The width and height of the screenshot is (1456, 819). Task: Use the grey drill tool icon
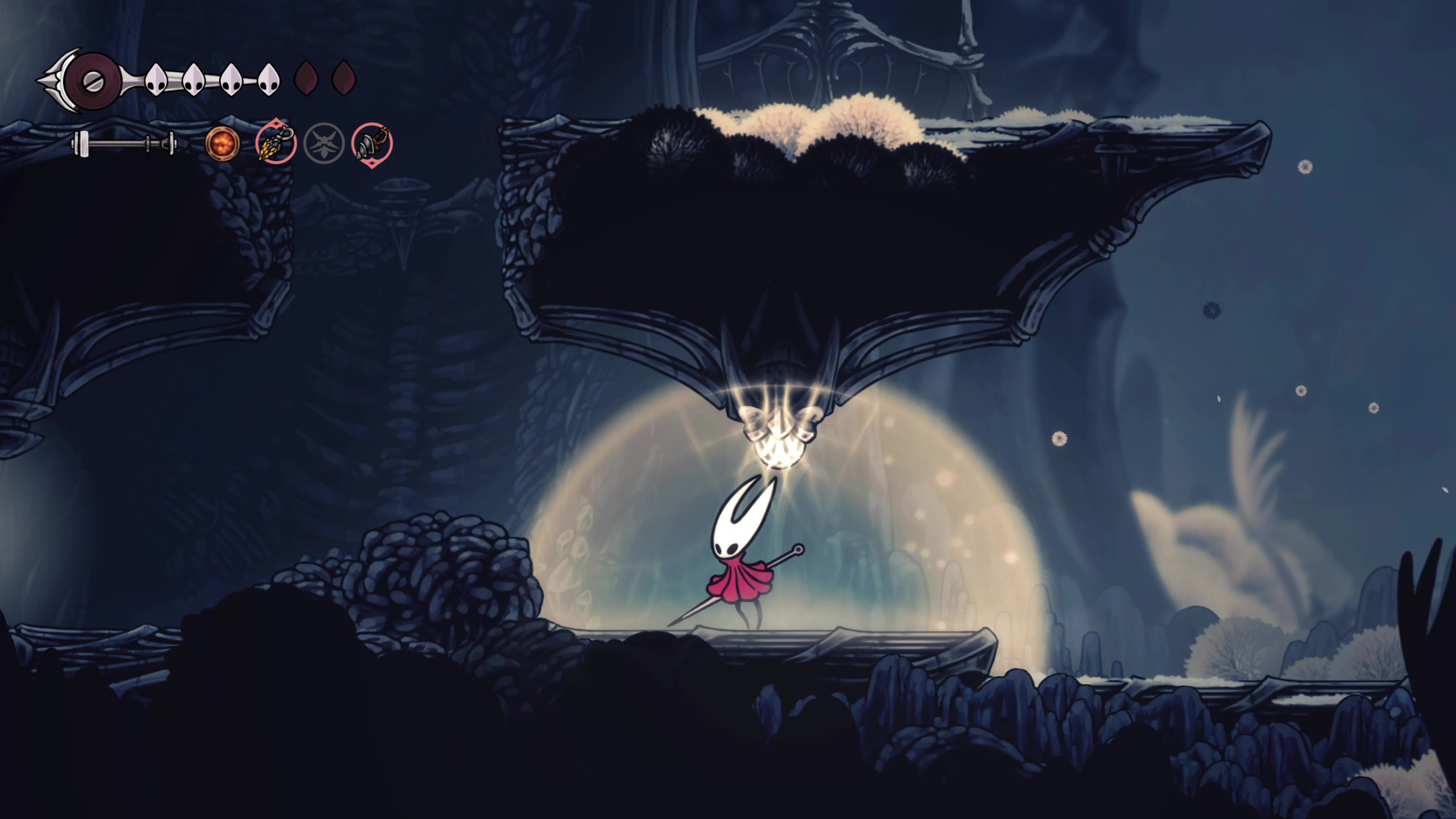[372, 142]
